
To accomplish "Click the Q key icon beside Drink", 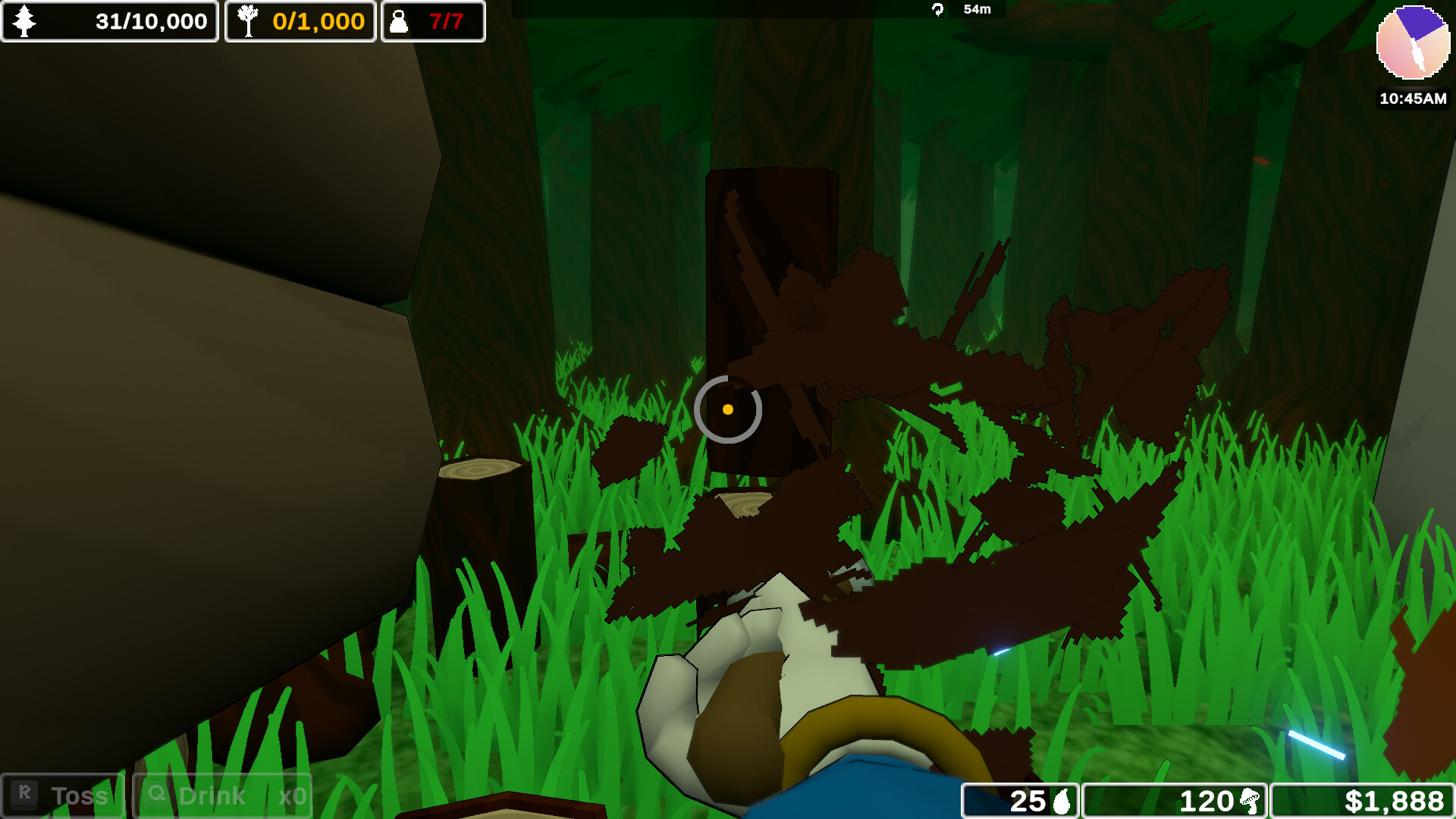I will pos(157,795).
